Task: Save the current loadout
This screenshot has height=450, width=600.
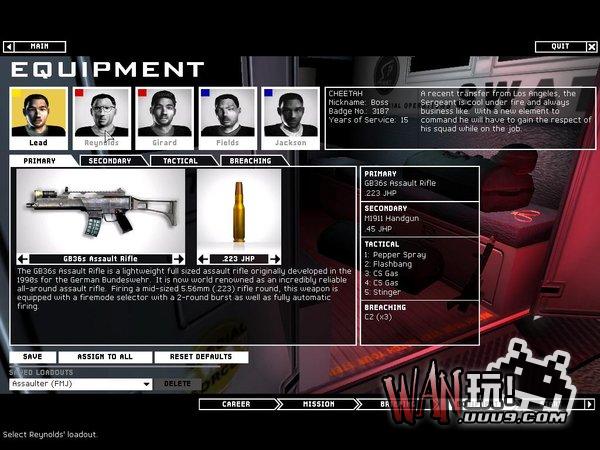Action: 31,357
